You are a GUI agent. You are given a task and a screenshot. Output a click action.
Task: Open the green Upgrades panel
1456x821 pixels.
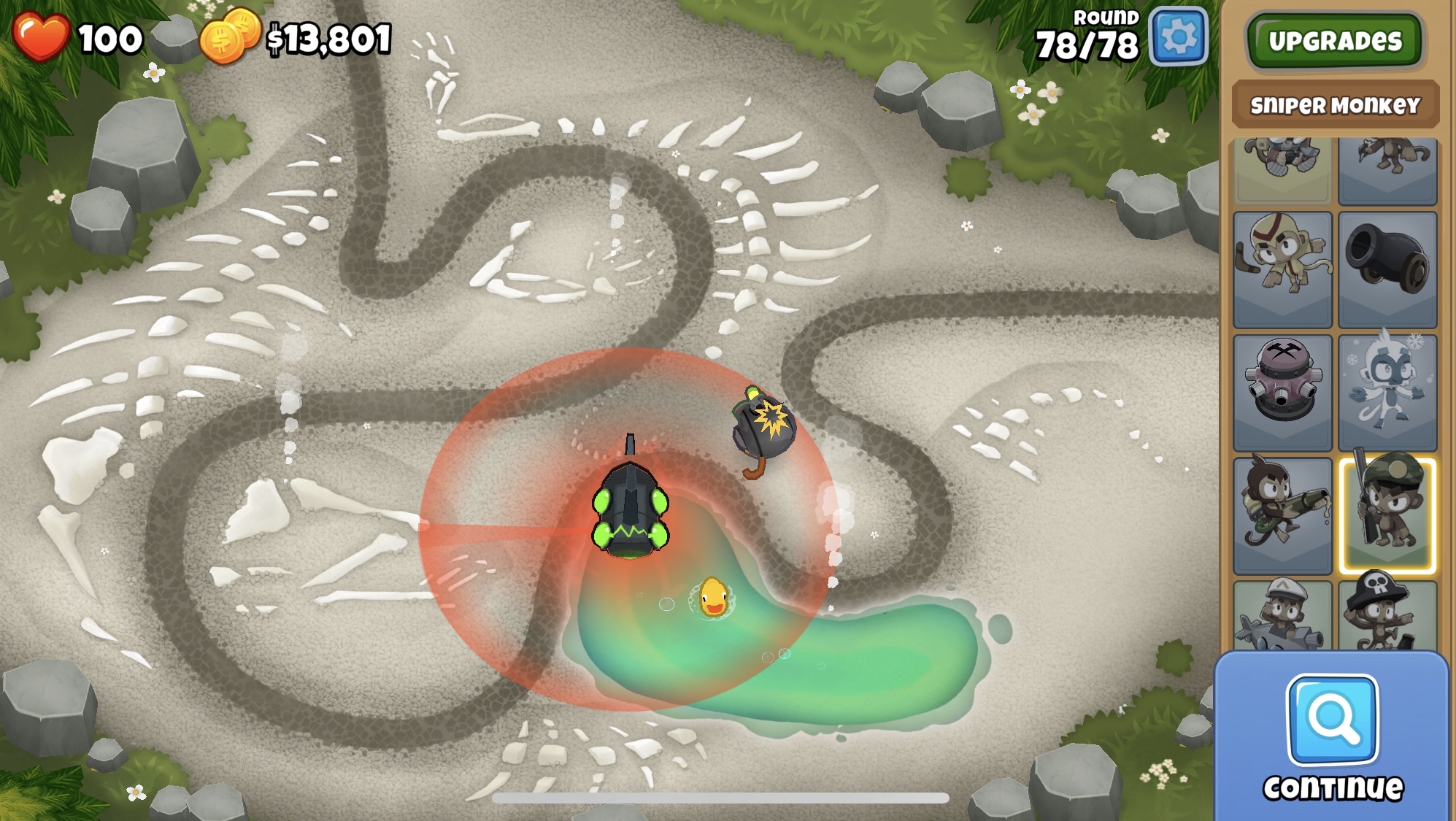pos(1335,41)
